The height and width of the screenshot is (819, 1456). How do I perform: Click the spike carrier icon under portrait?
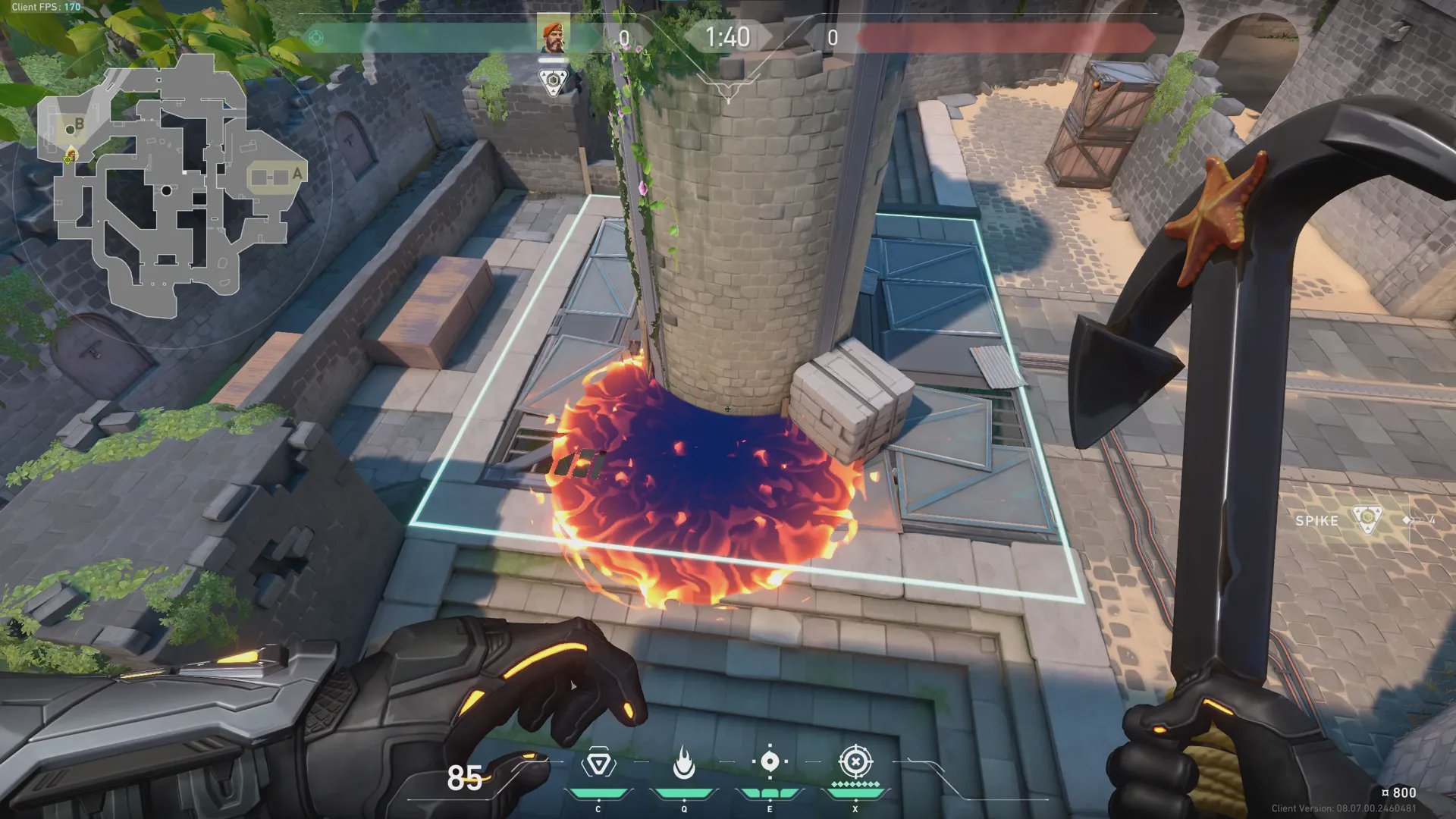[x=553, y=81]
